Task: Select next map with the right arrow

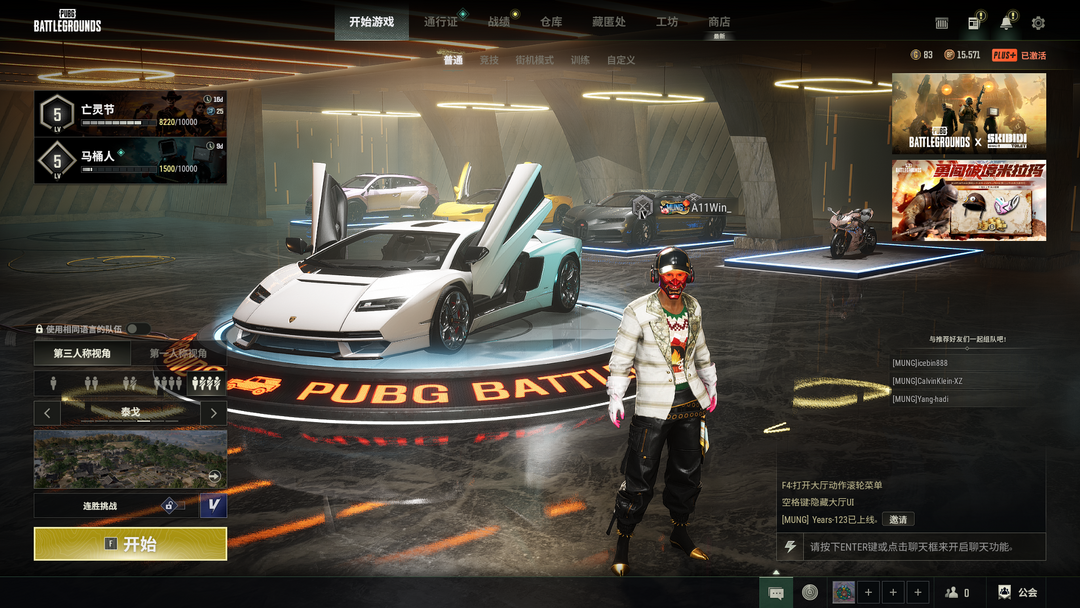Action: pos(213,412)
